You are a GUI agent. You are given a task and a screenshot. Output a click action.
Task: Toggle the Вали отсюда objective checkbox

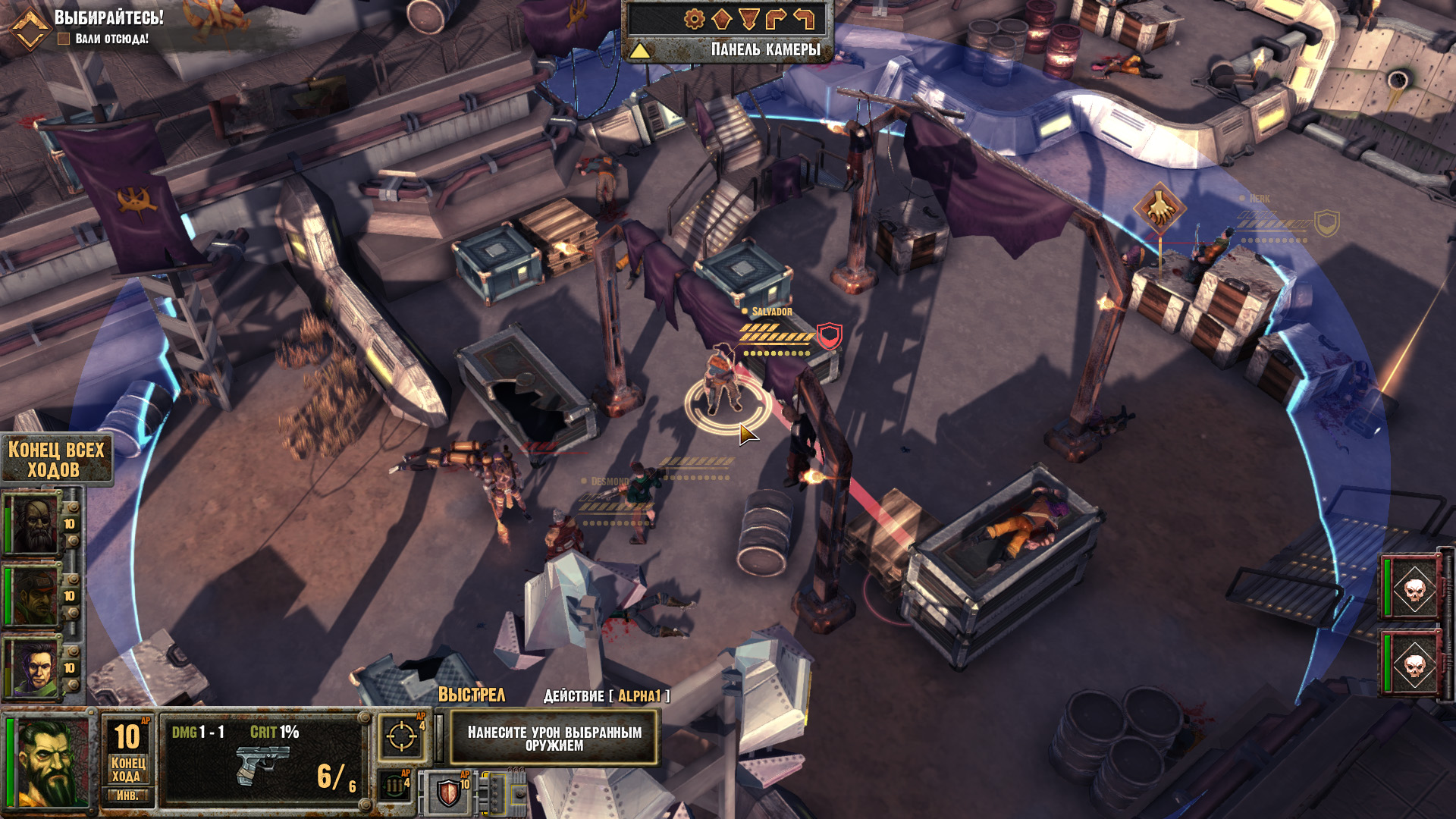[64, 39]
